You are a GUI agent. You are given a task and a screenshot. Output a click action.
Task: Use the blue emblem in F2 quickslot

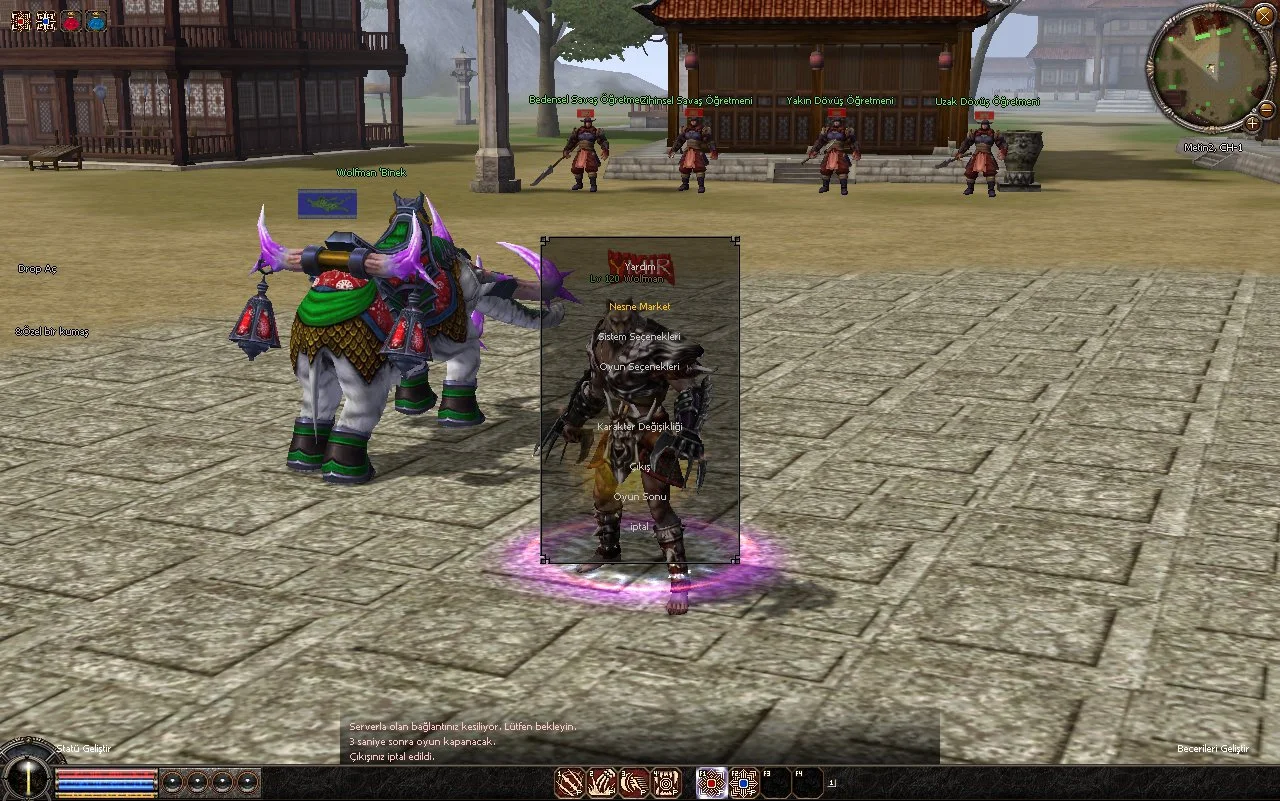point(744,782)
